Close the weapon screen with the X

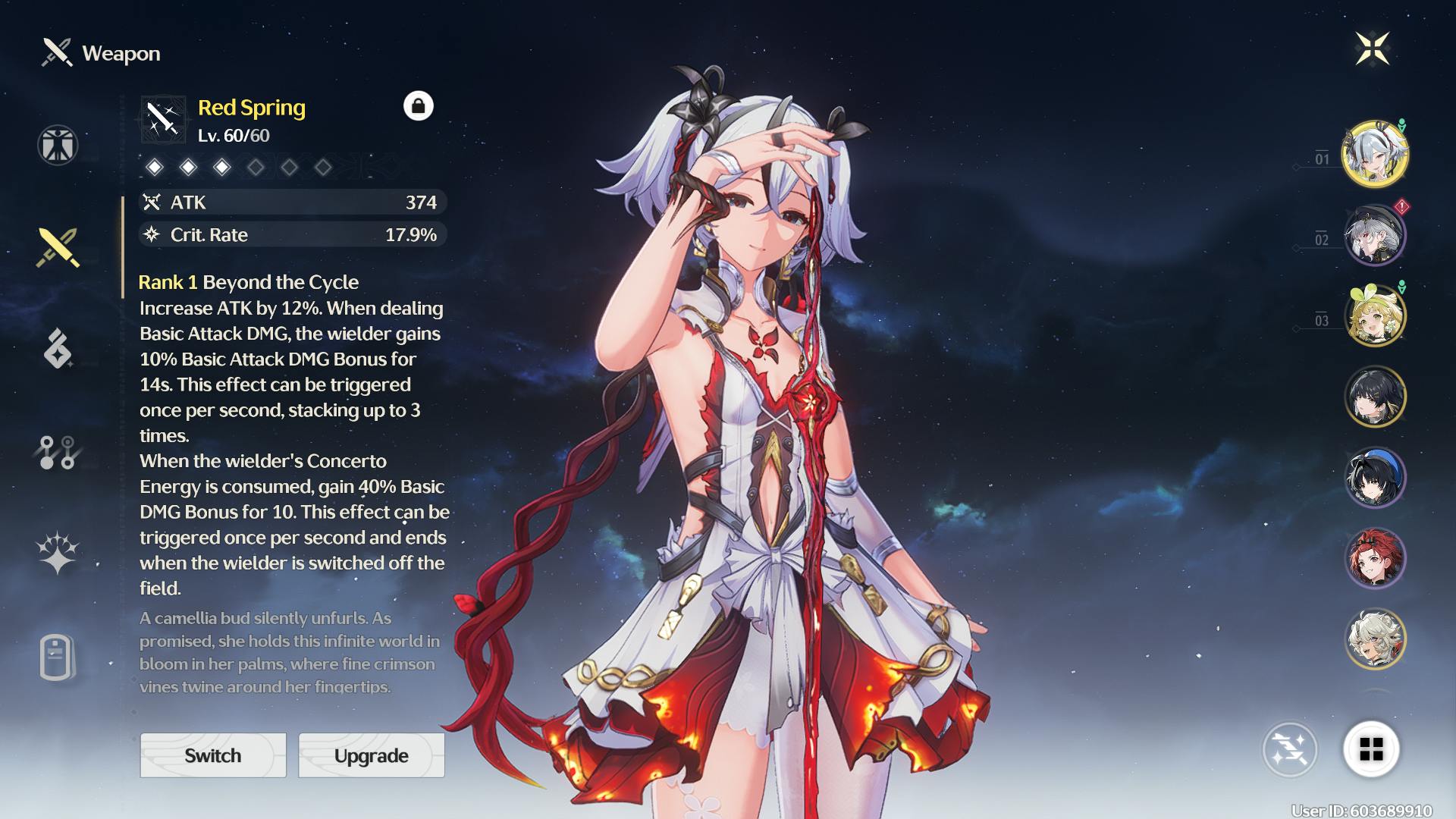pyautogui.click(x=1372, y=49)
